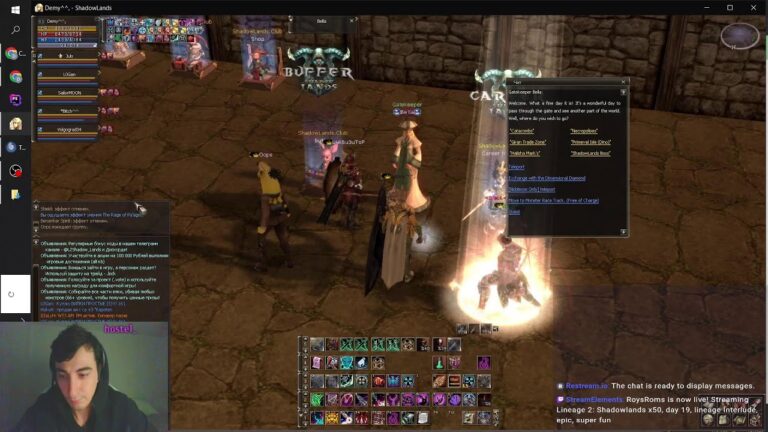Select party member LOGan in party list
The height and width of the screenshot is (432, 768).
tap(69, 76)
